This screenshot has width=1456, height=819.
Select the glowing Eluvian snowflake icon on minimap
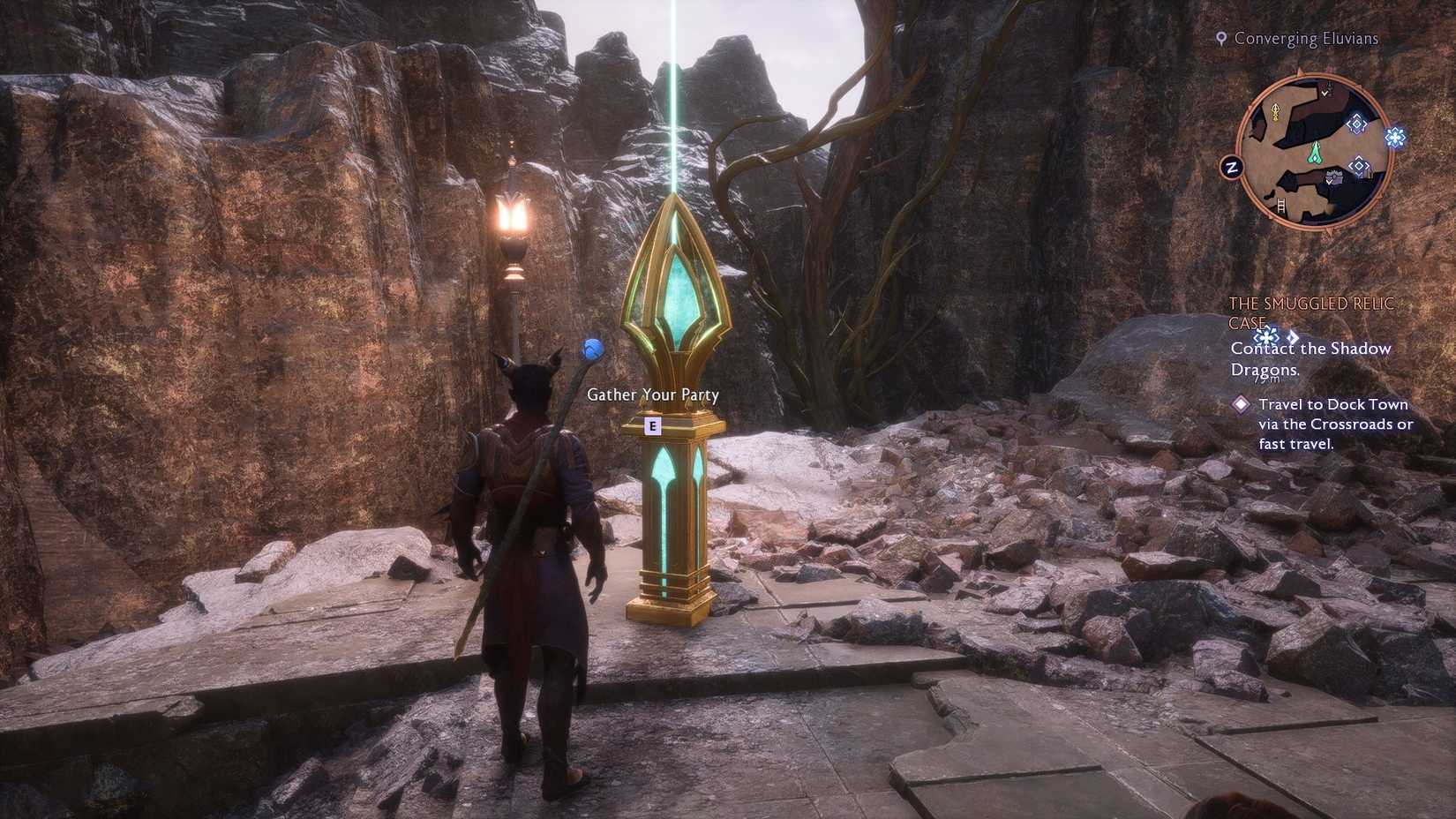(x=1395, y=138)
